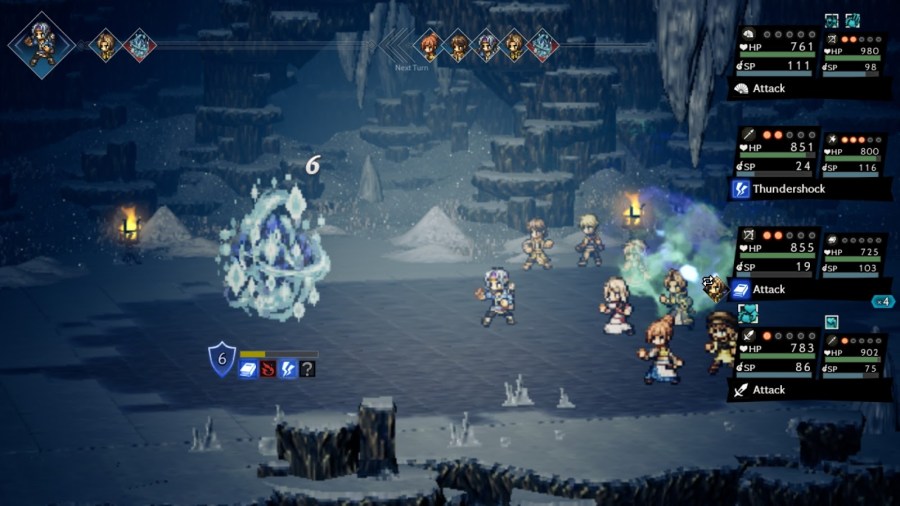This screenshot has height=506, width=900.
Task: Inspect the enemy's fire weakness icon
Action: (268, 369)
